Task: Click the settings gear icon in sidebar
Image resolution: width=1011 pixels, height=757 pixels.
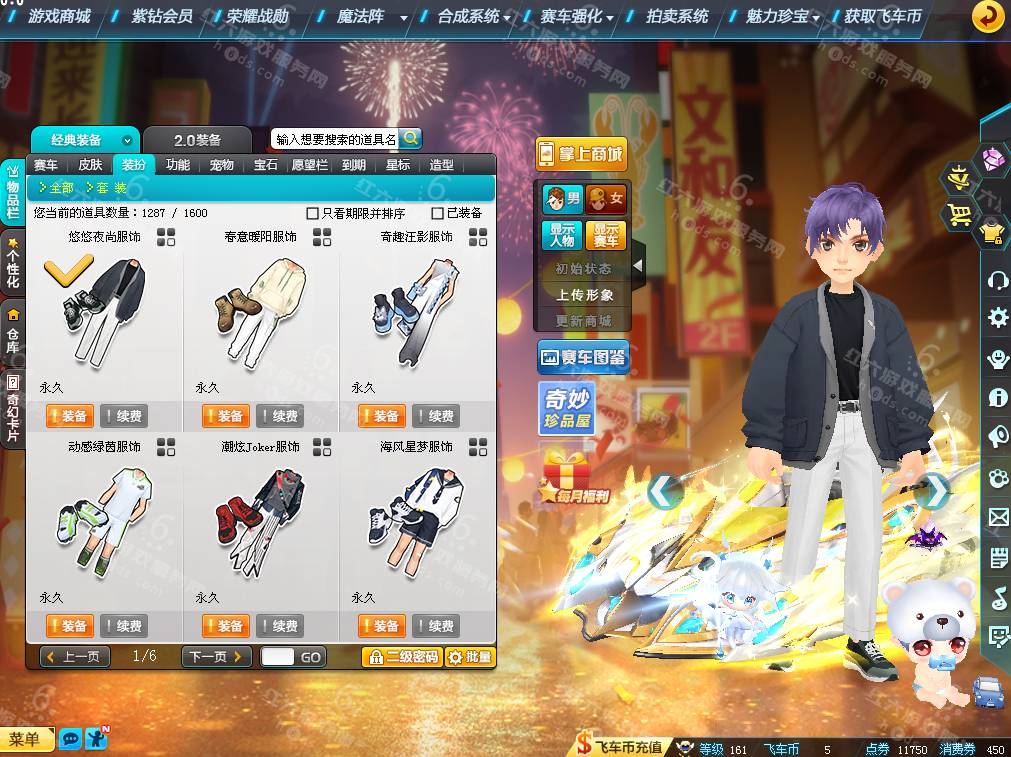Action: point(997,318)
